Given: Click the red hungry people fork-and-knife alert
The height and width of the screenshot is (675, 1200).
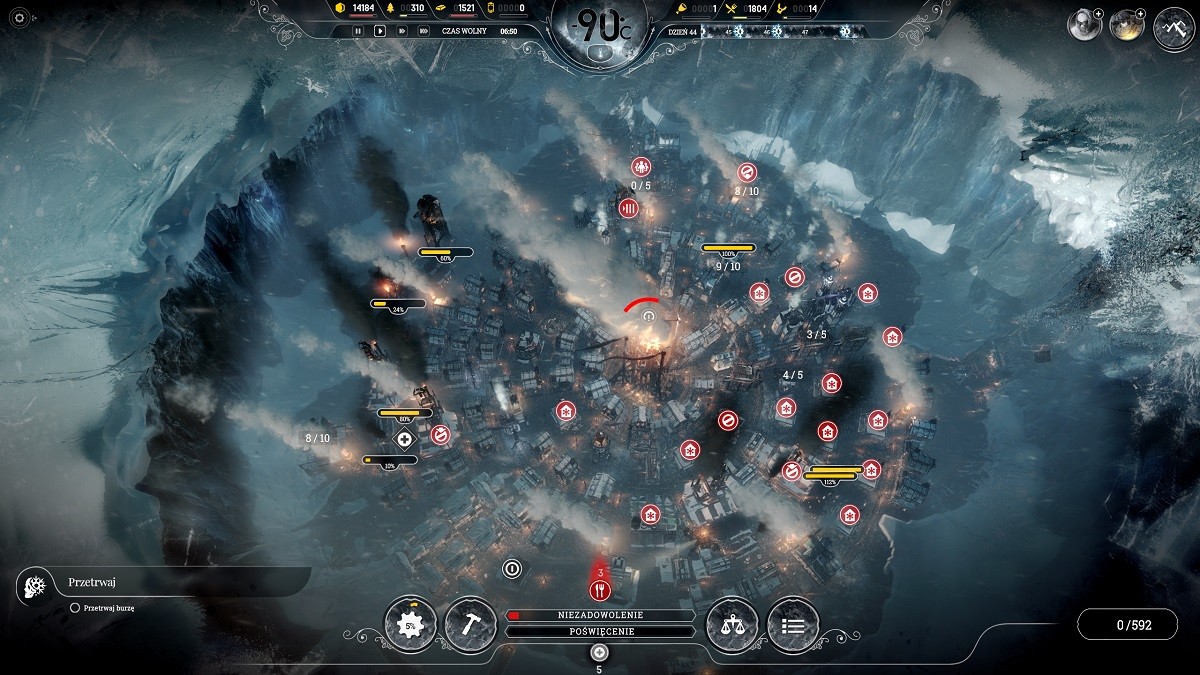Looking at the screenshot, I should tap(600, 589).
